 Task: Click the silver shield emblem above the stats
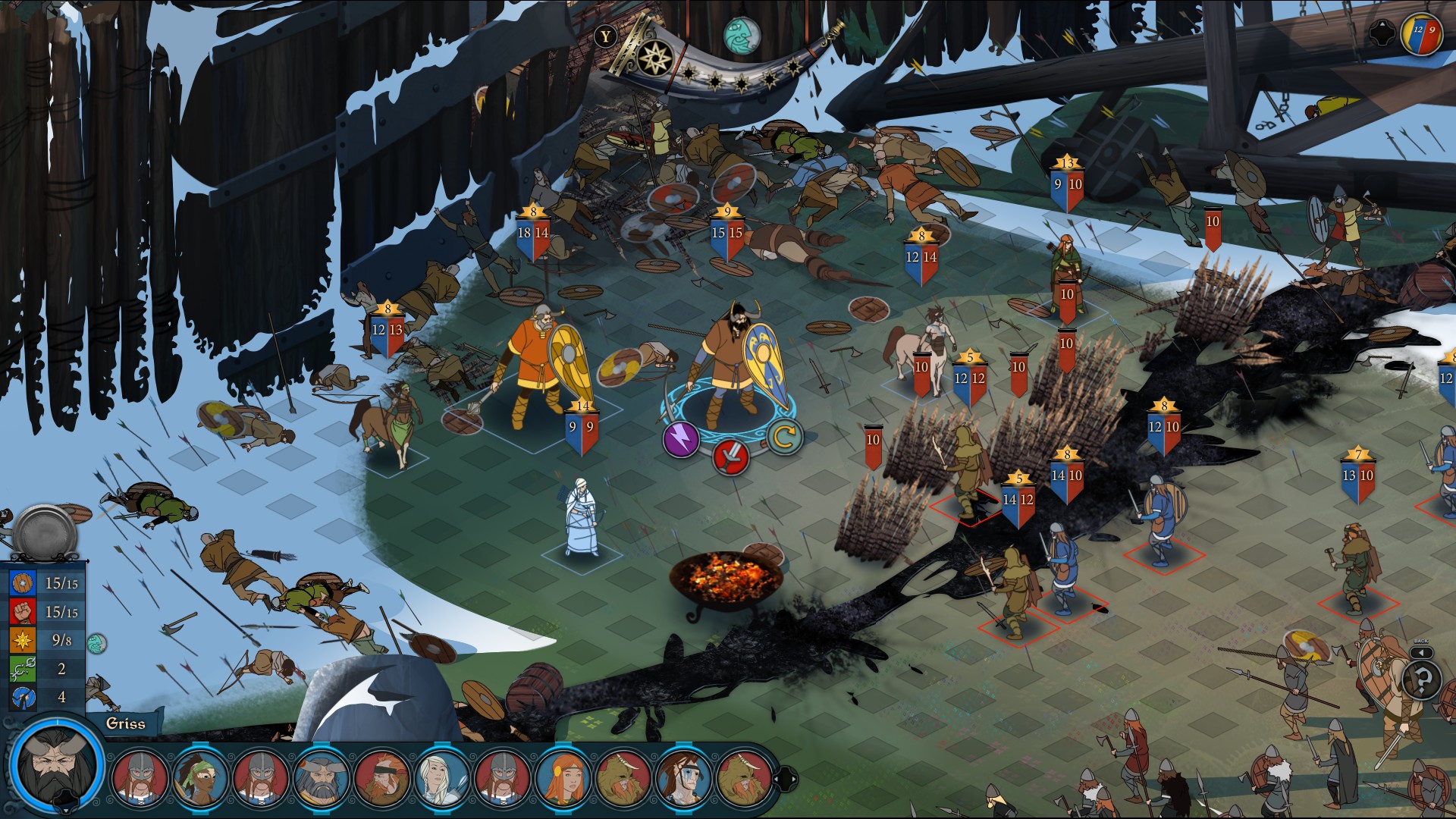point(45,532)
